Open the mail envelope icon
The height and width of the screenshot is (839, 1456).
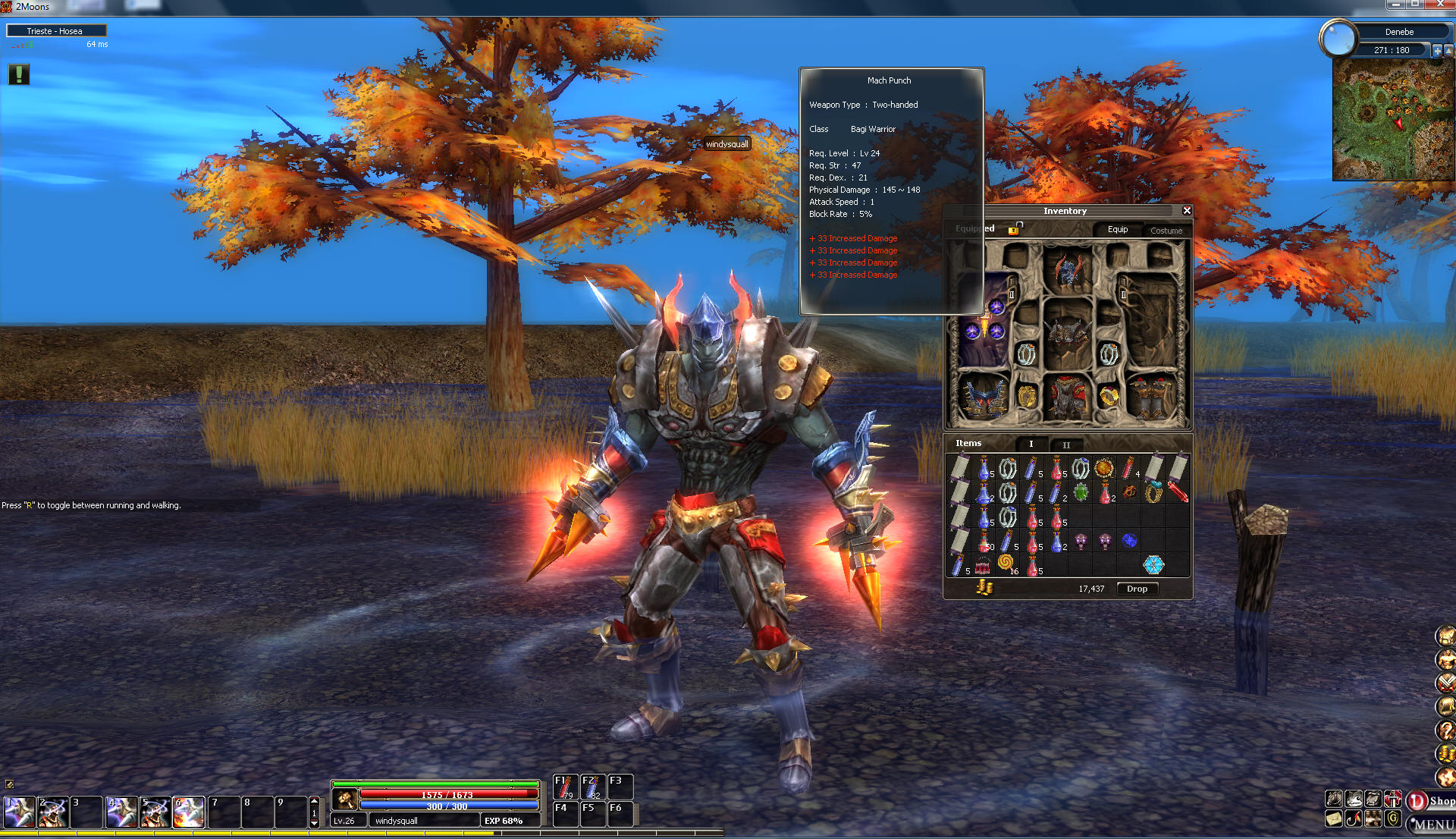(1334, 819)
